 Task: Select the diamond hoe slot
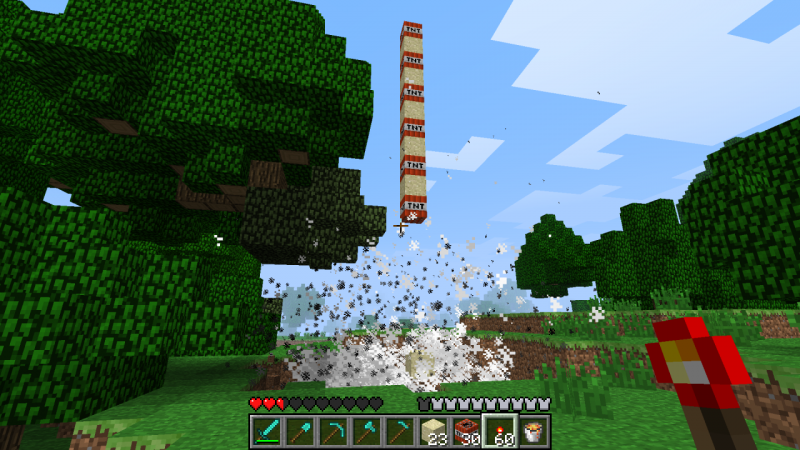[x=399, y=431]
